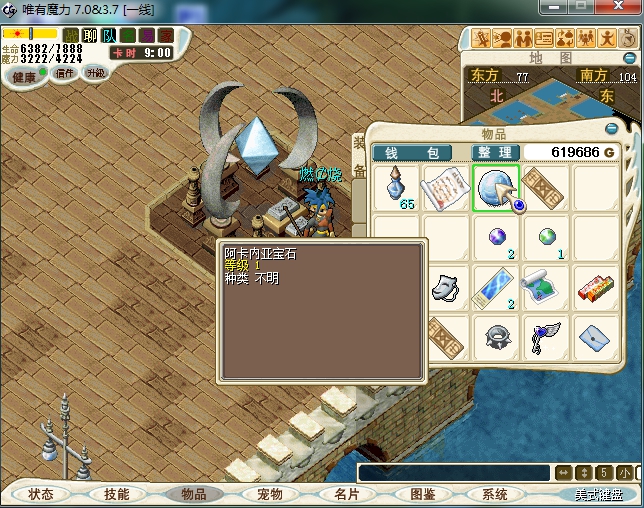Select the white mask item
This screenshot has width=644, height=508.
pyautogui.click(x=445, y=287)
